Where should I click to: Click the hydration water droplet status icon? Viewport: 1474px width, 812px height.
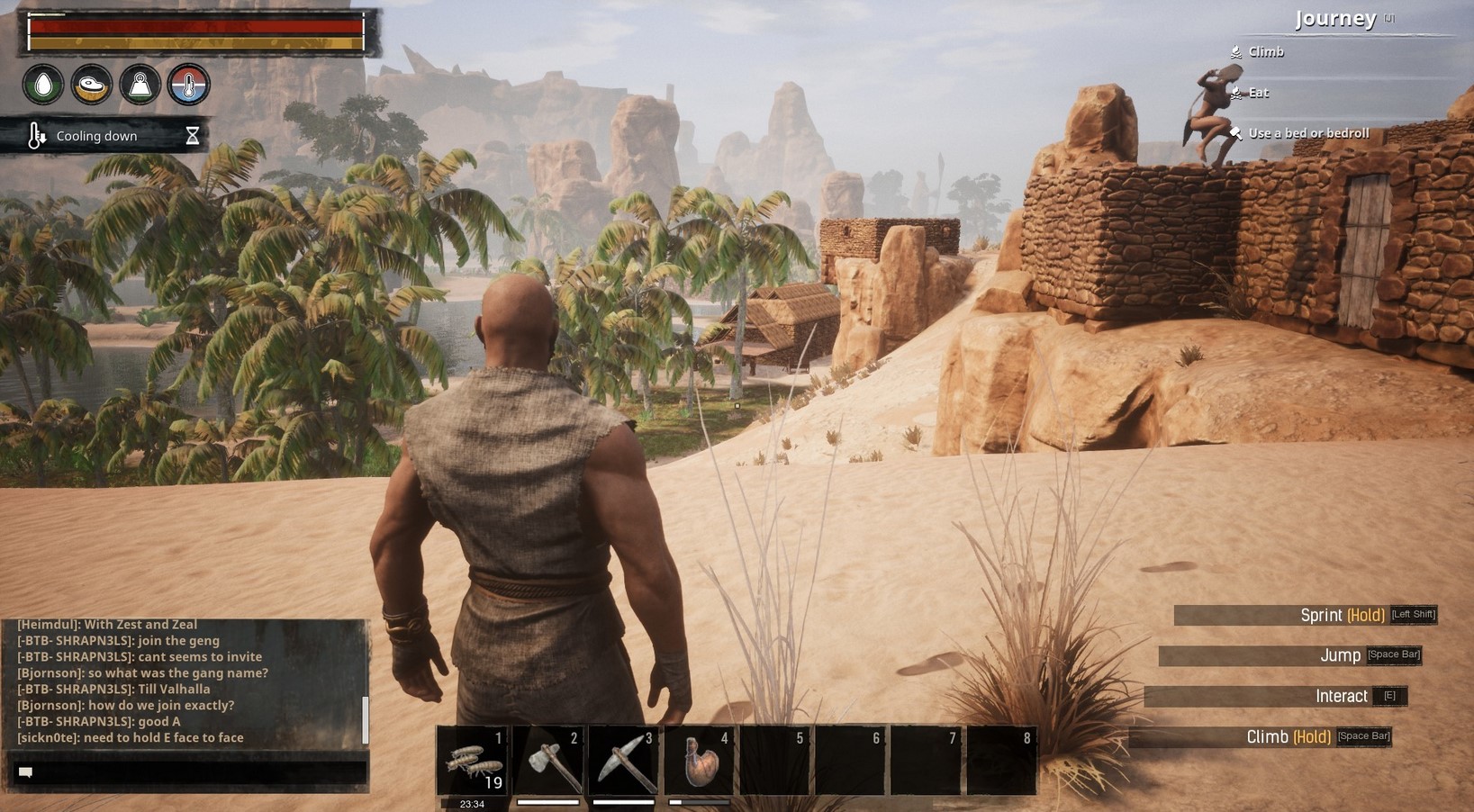[x=41, y=84]
